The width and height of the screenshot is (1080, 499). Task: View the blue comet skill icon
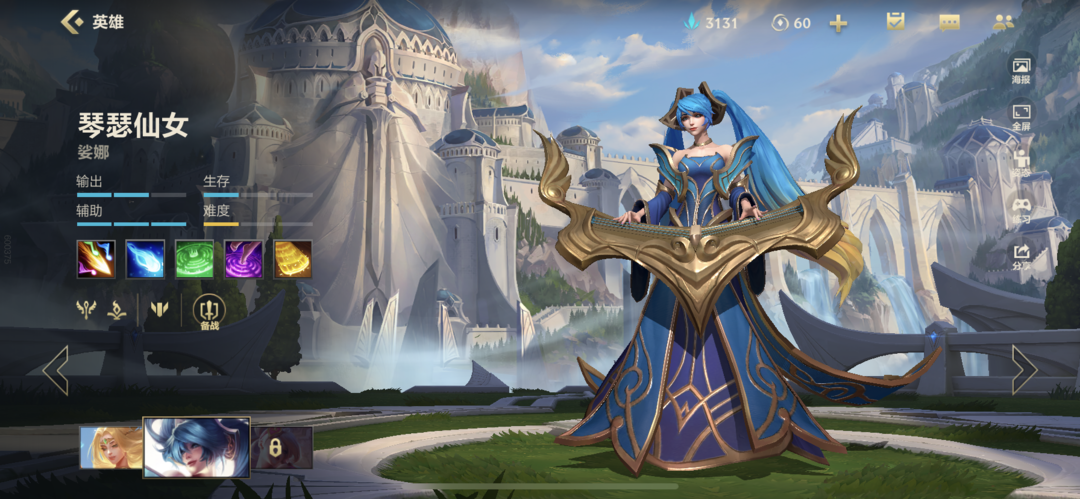(145, 259)
